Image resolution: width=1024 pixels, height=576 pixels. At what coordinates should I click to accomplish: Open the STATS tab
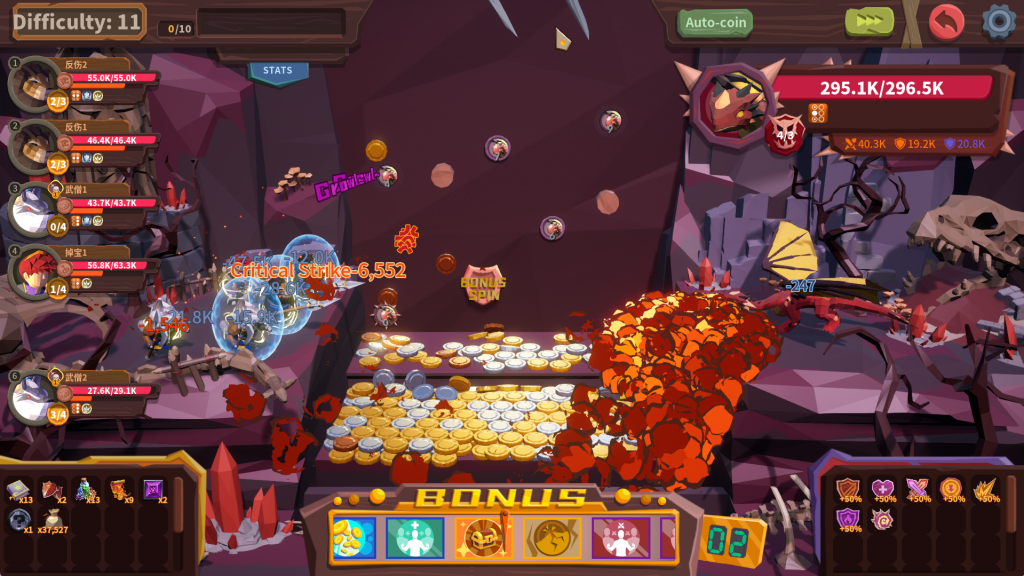[x=277, y=71]
